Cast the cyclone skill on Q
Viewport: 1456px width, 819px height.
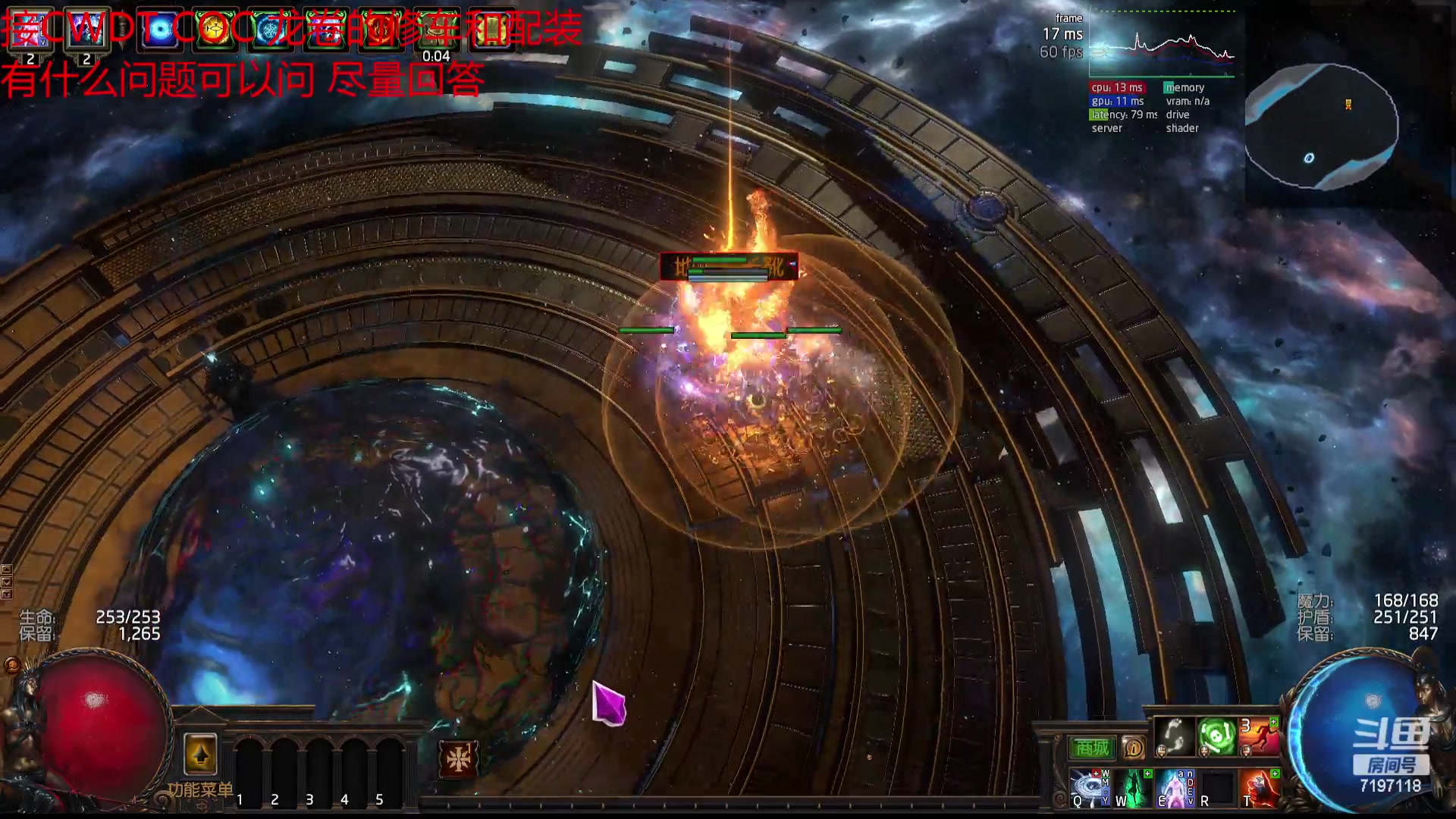tap(1089, 789)
